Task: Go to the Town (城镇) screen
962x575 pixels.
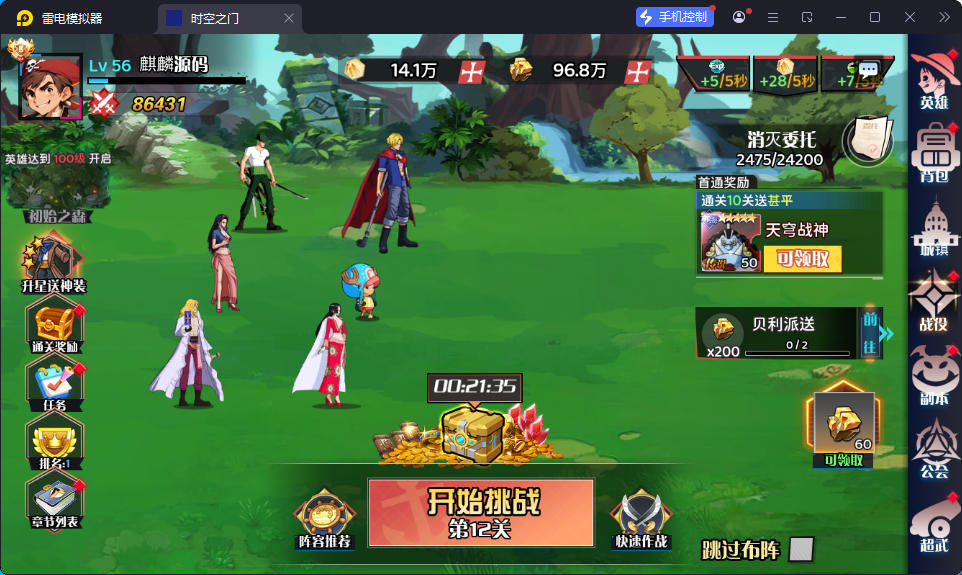Action: (x=934, y=228)
